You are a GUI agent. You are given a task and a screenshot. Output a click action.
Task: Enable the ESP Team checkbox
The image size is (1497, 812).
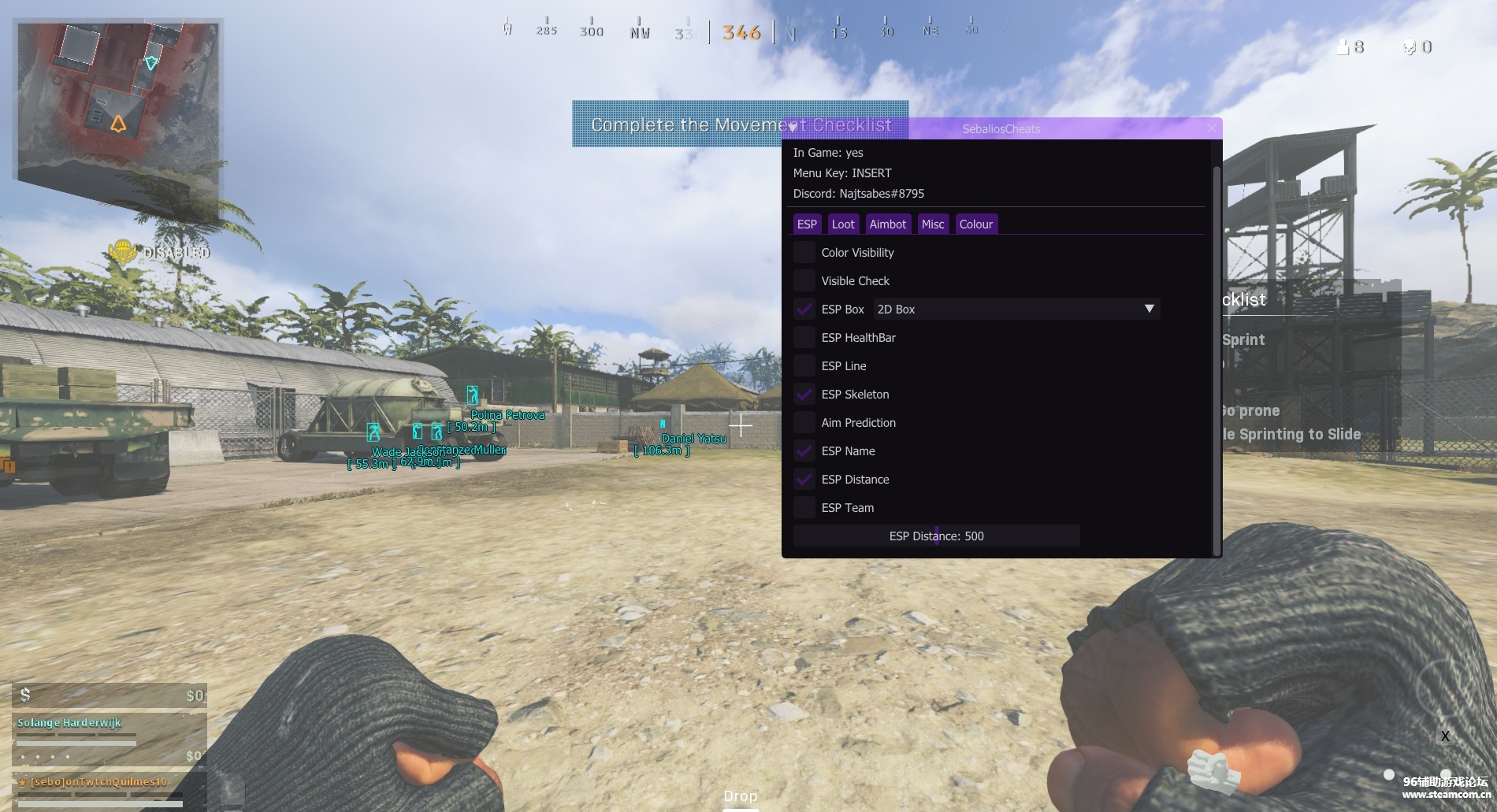804,508
